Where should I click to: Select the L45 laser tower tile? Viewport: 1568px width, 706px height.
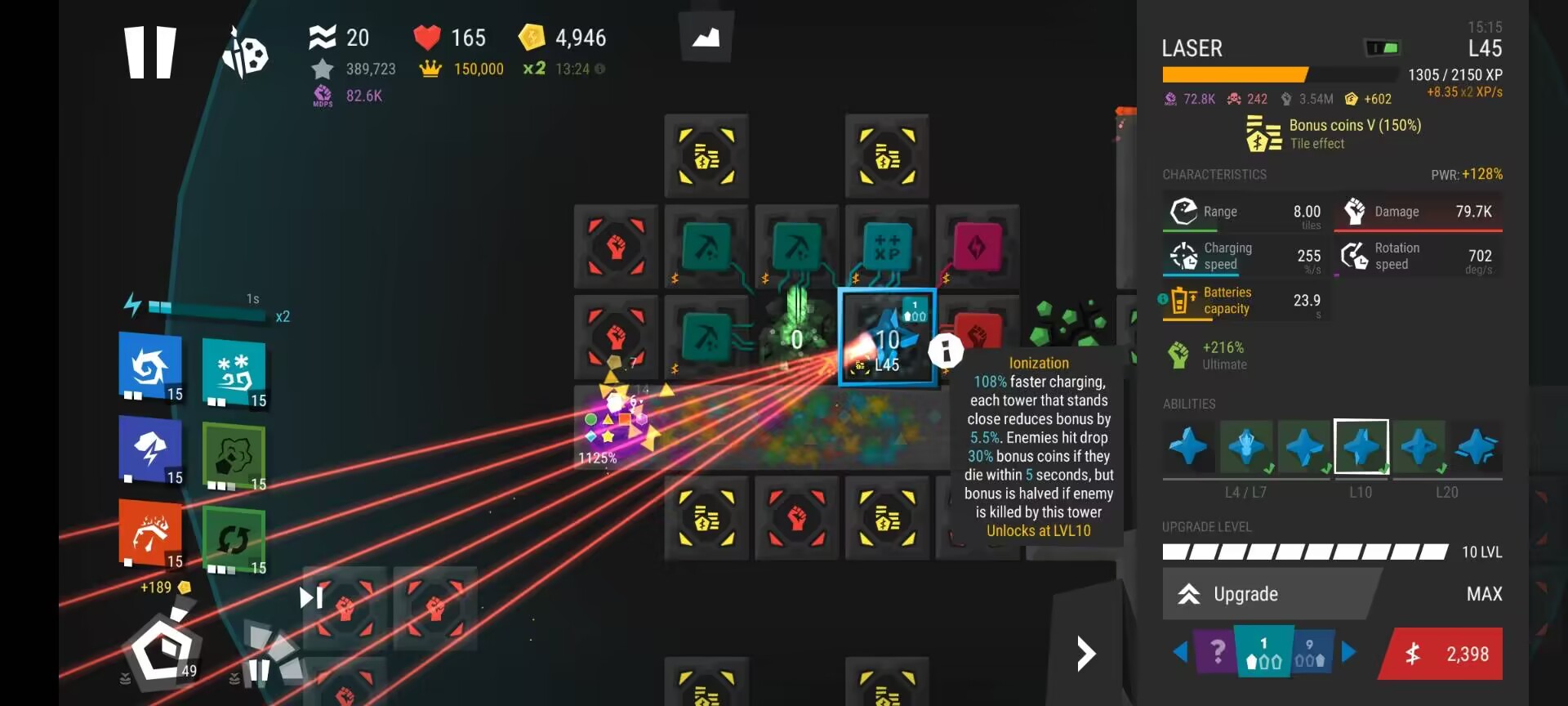(x=887, y=337)
